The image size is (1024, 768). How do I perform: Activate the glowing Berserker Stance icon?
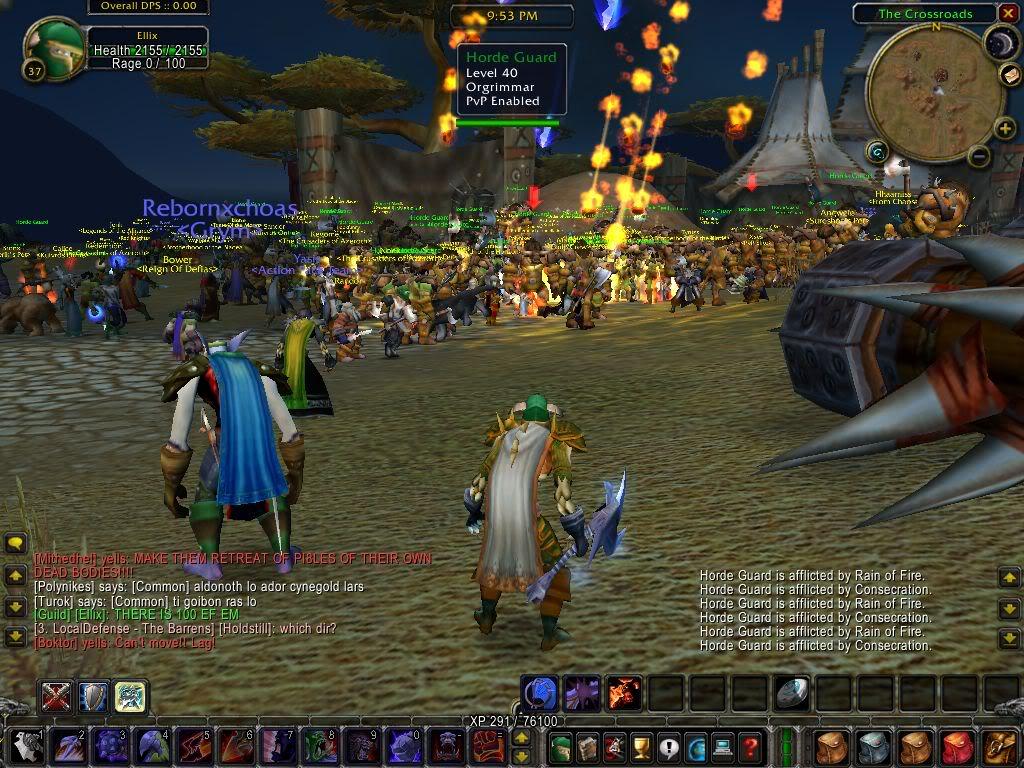(x=131, y=696)
